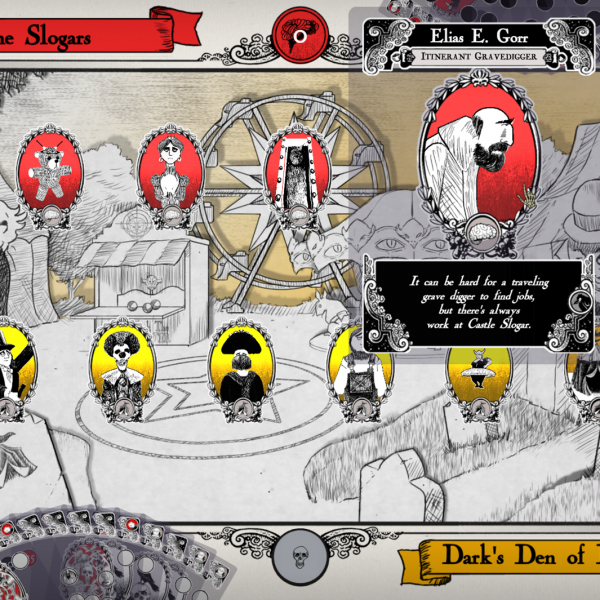
Task: Click the Dark's Den yellow banner
Action: [510, 558]
